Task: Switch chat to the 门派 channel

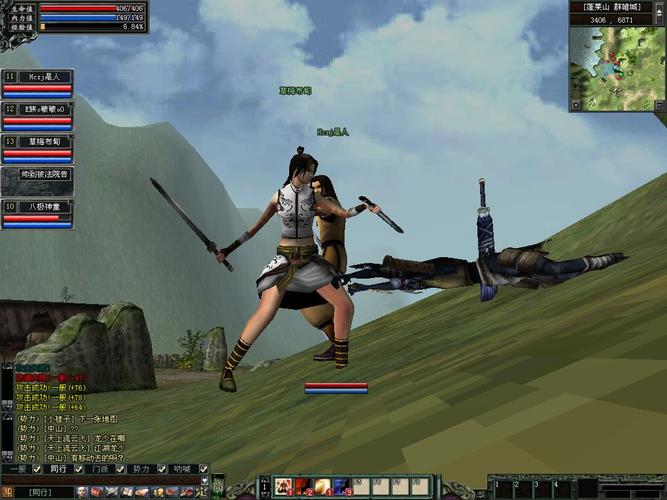Action: (100, 468)
